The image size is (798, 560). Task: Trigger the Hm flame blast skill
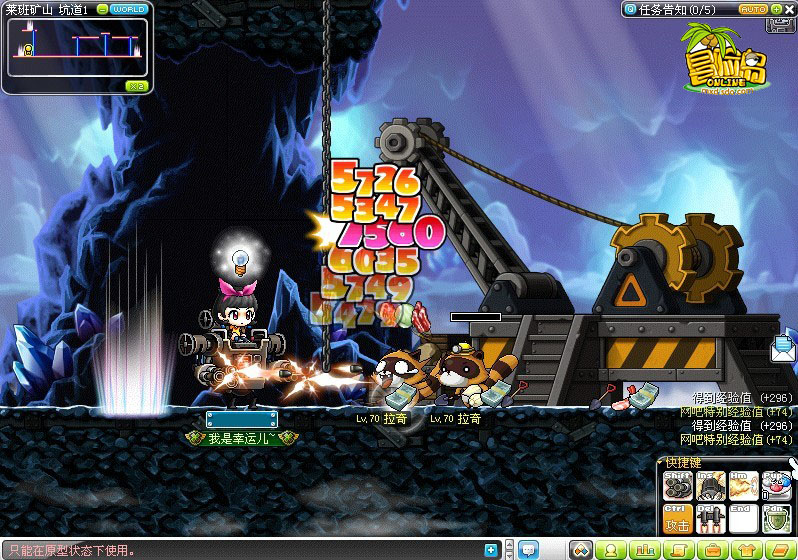743,486
